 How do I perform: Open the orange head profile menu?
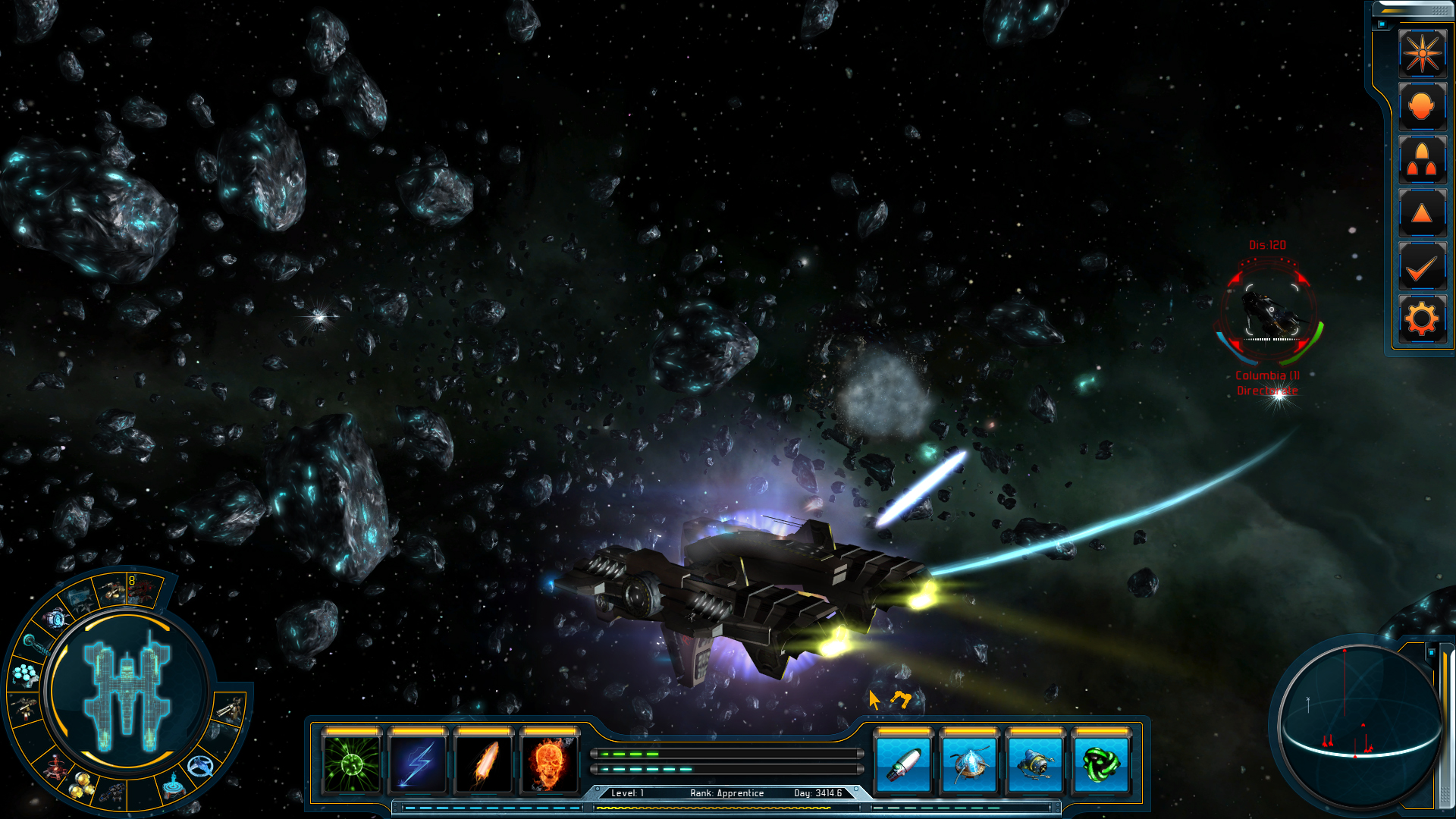[x=1422, y=107]
